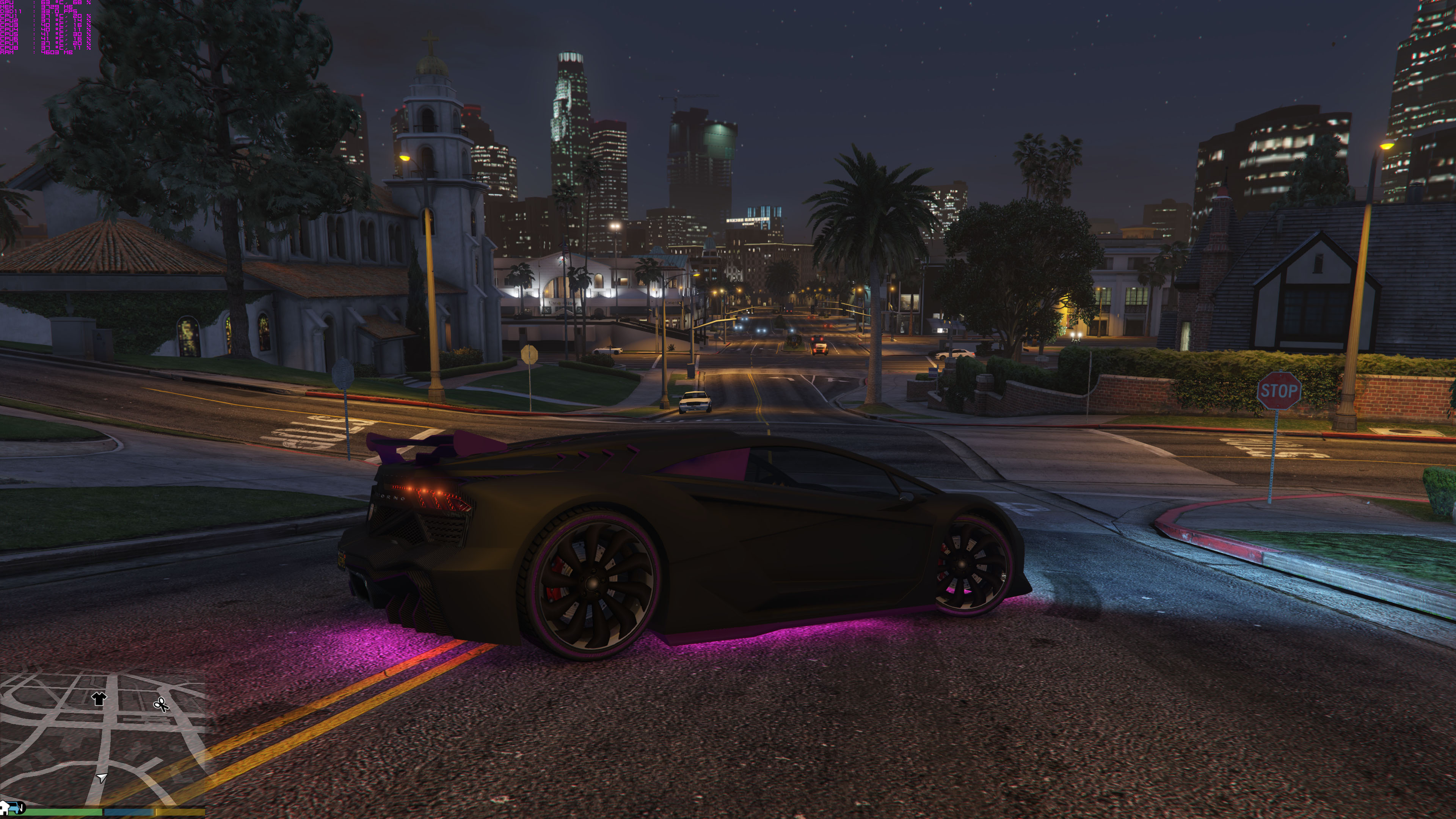
Task: Select the clothing store t-shirt map marker
Action: 99,698
